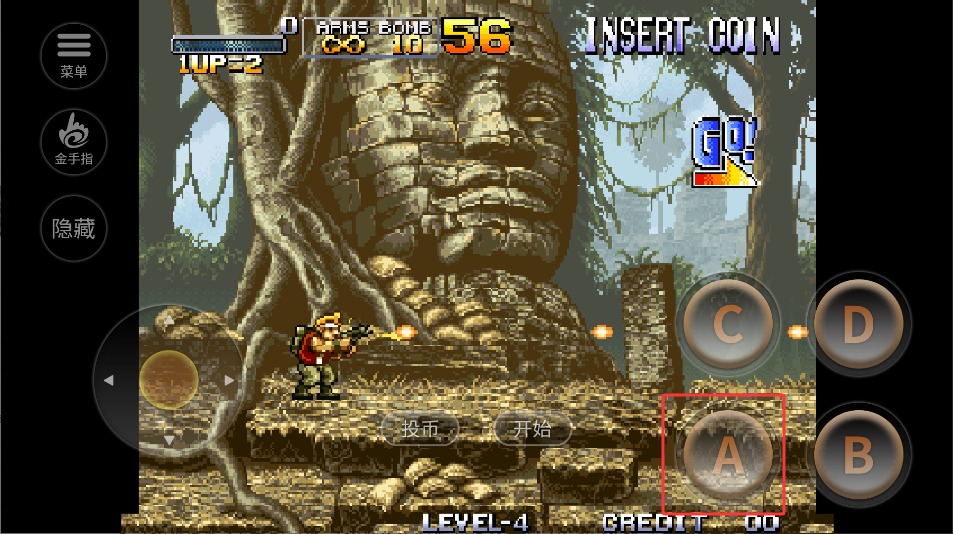Screen dimensions: 953x534
Task: Tap the virtual joystick's left arrow
Action: click(109, 380)
